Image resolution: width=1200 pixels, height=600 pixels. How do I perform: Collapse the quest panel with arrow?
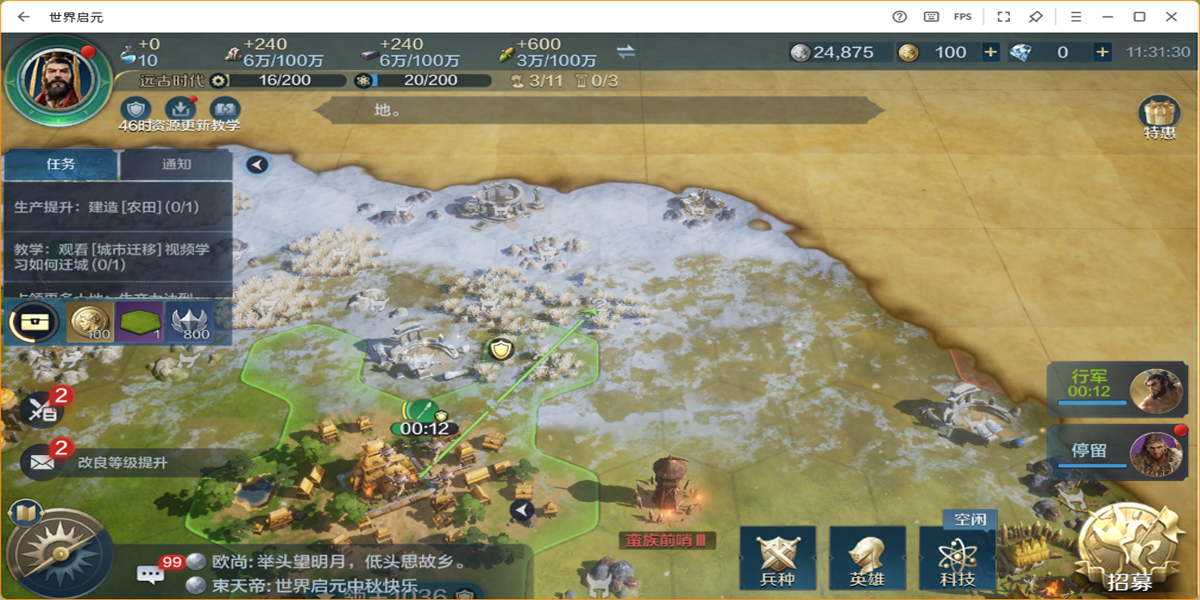click(x=257, y=164)
